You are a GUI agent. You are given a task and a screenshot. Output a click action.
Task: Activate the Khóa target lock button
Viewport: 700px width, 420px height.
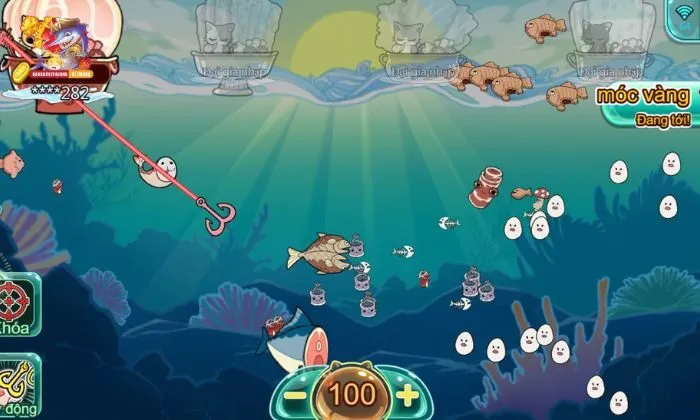[18, 302]
